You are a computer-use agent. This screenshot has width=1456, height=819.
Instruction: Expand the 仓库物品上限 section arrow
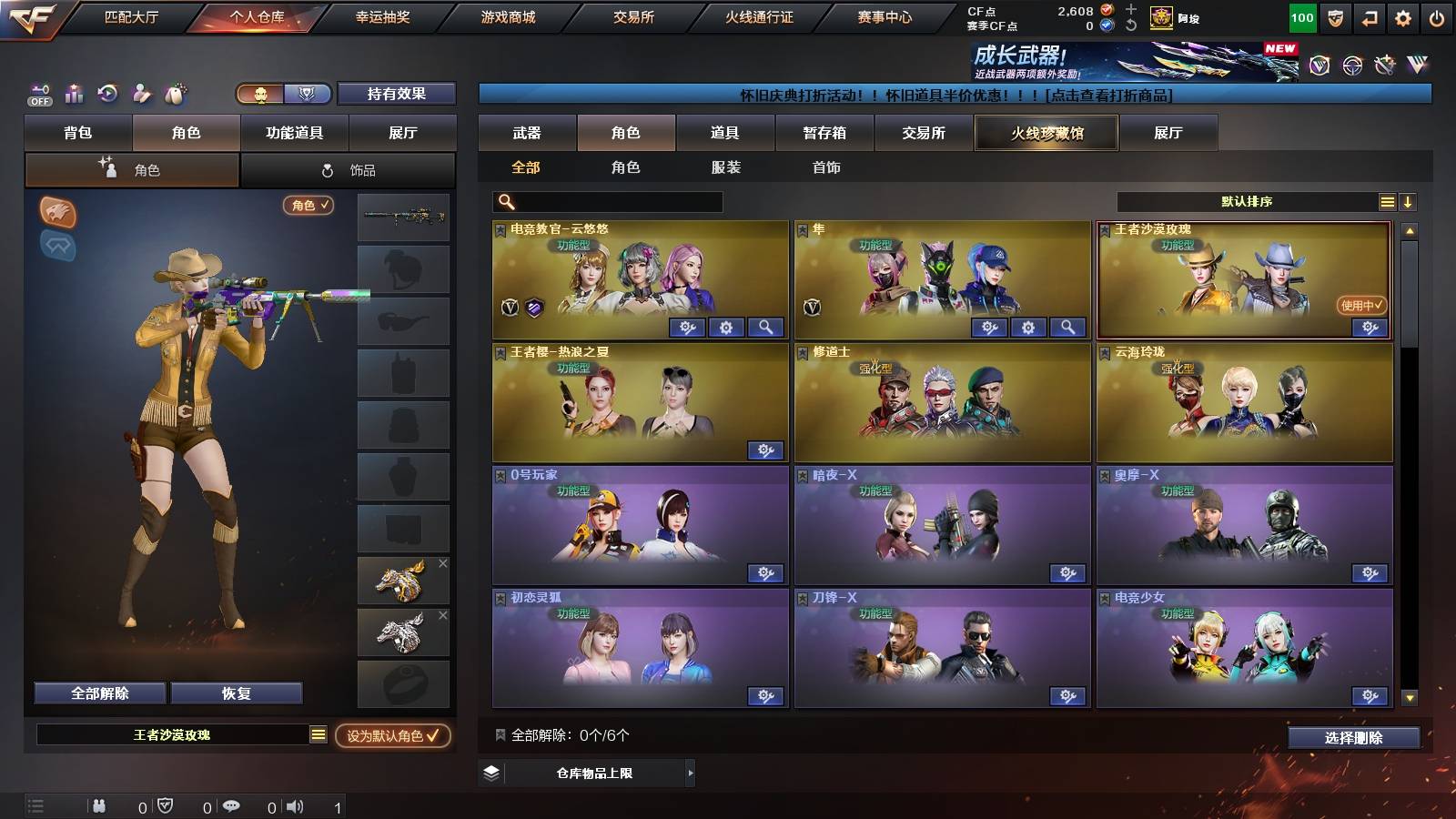pyautogui.click(x=692, y=775)
